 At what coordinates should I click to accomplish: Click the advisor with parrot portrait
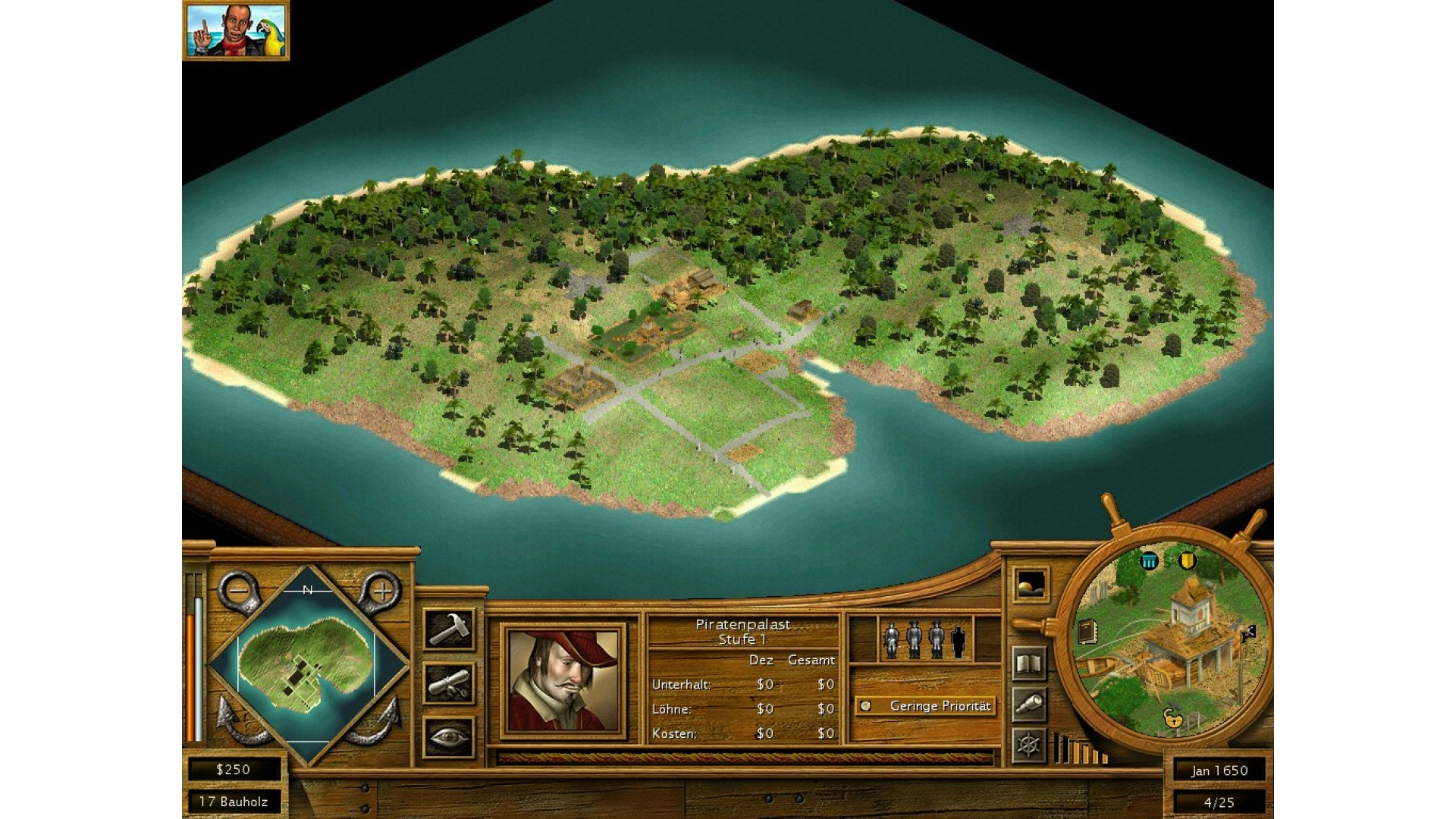tap(236, 30)
